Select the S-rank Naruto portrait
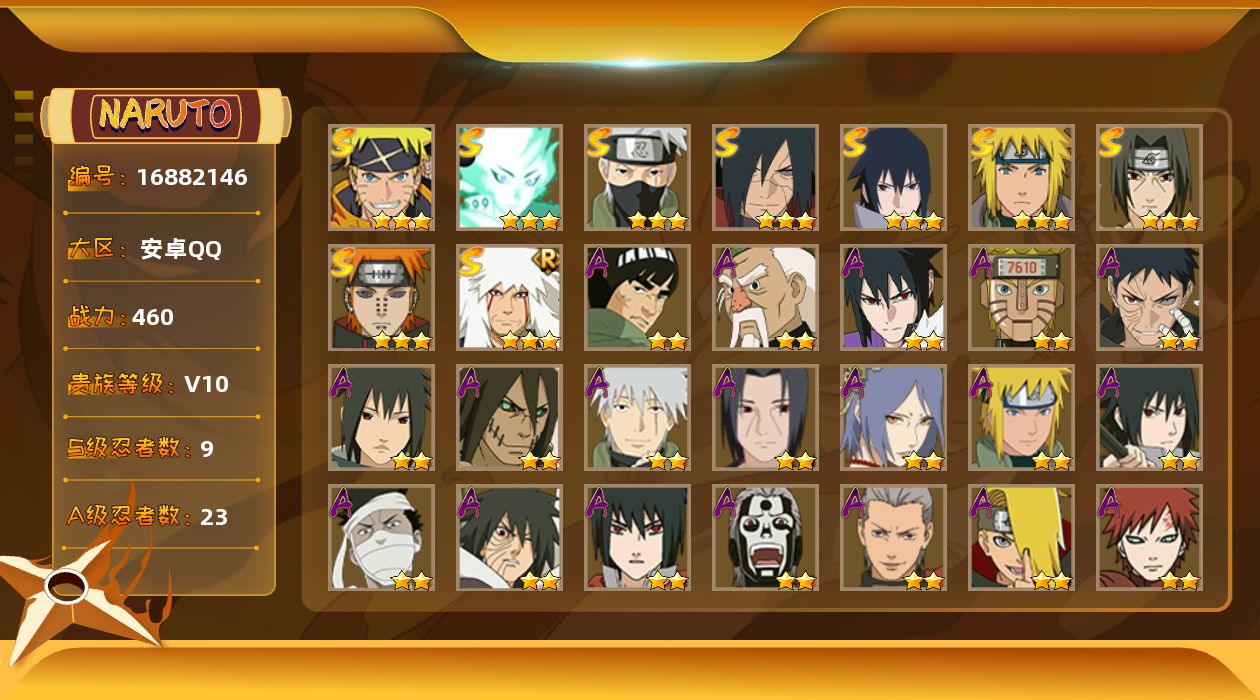Image resolution: width=1260 pixels, height=700 pixels. 381,177
